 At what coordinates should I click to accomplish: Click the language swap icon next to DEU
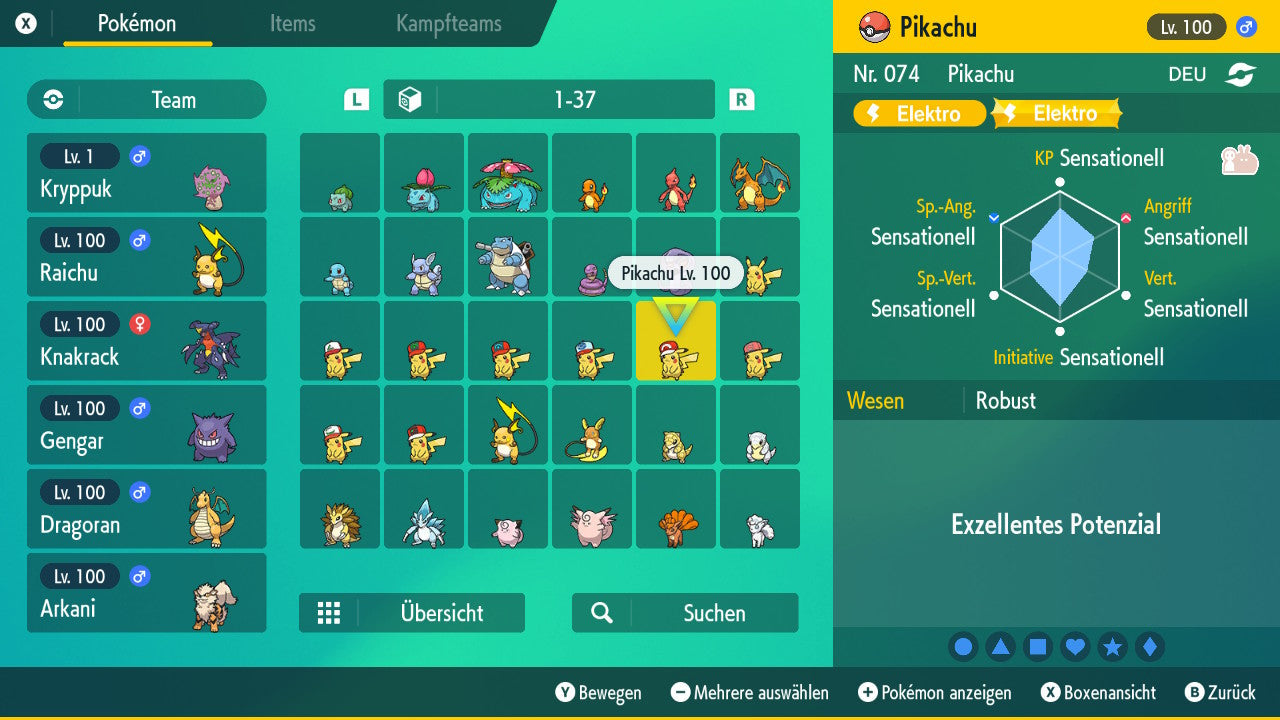coord(1239,73)
